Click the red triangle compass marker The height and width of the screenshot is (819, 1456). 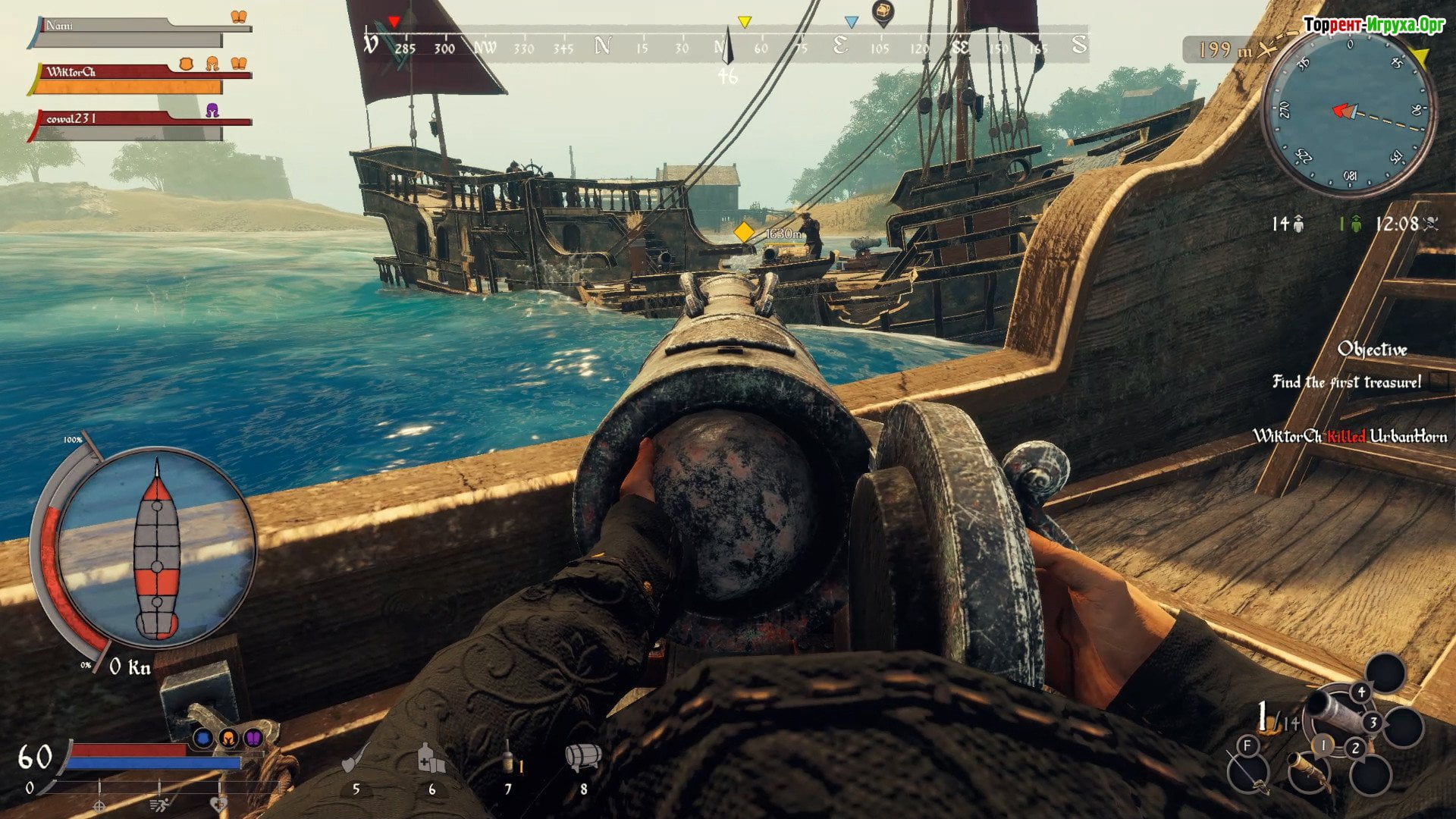(x=394, y=22)
